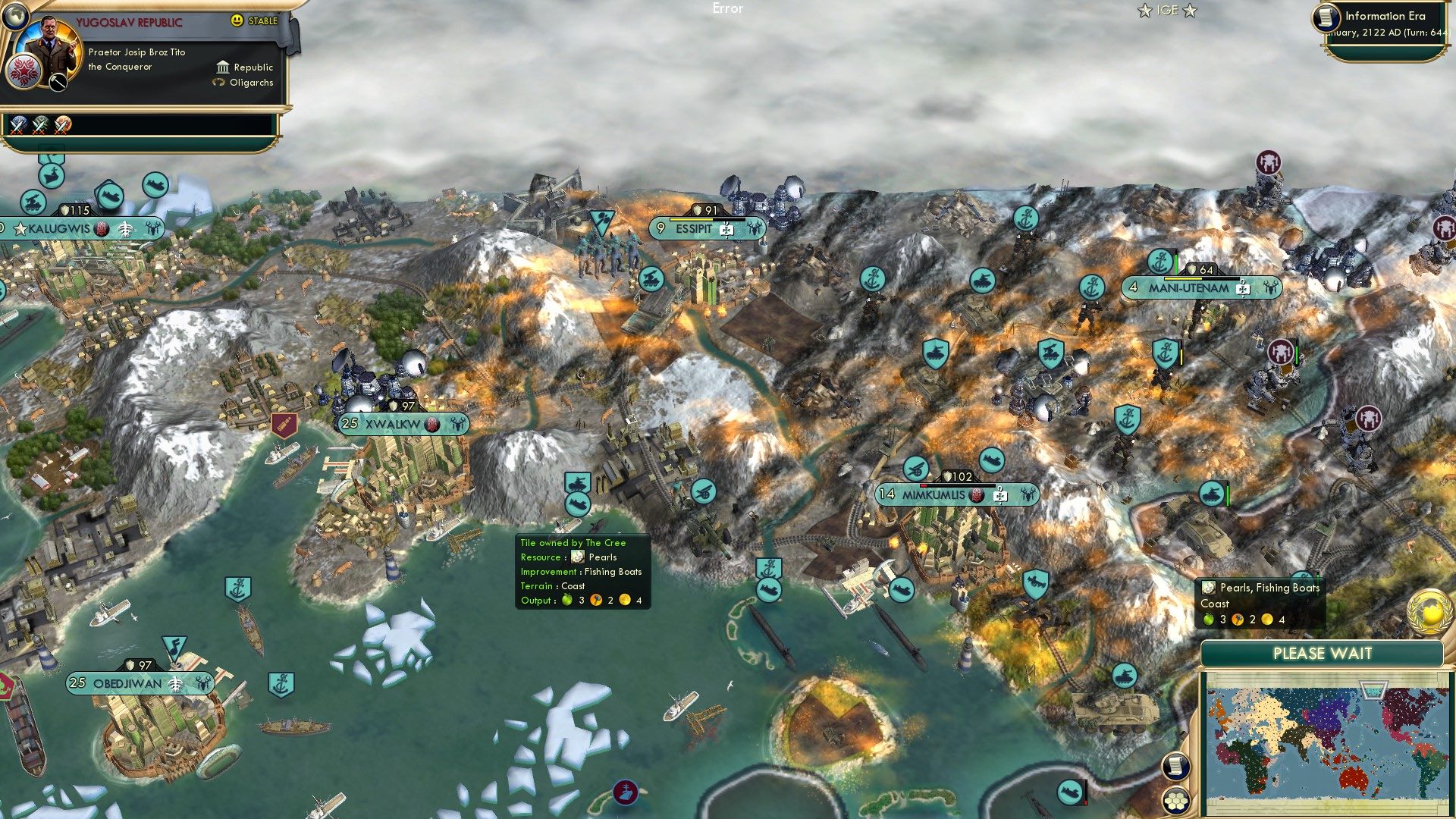This screenshot has width=1456, height=819.
Task: Select the musician note unit icon above Obedjiwan
Action: [x=173, y=645]
